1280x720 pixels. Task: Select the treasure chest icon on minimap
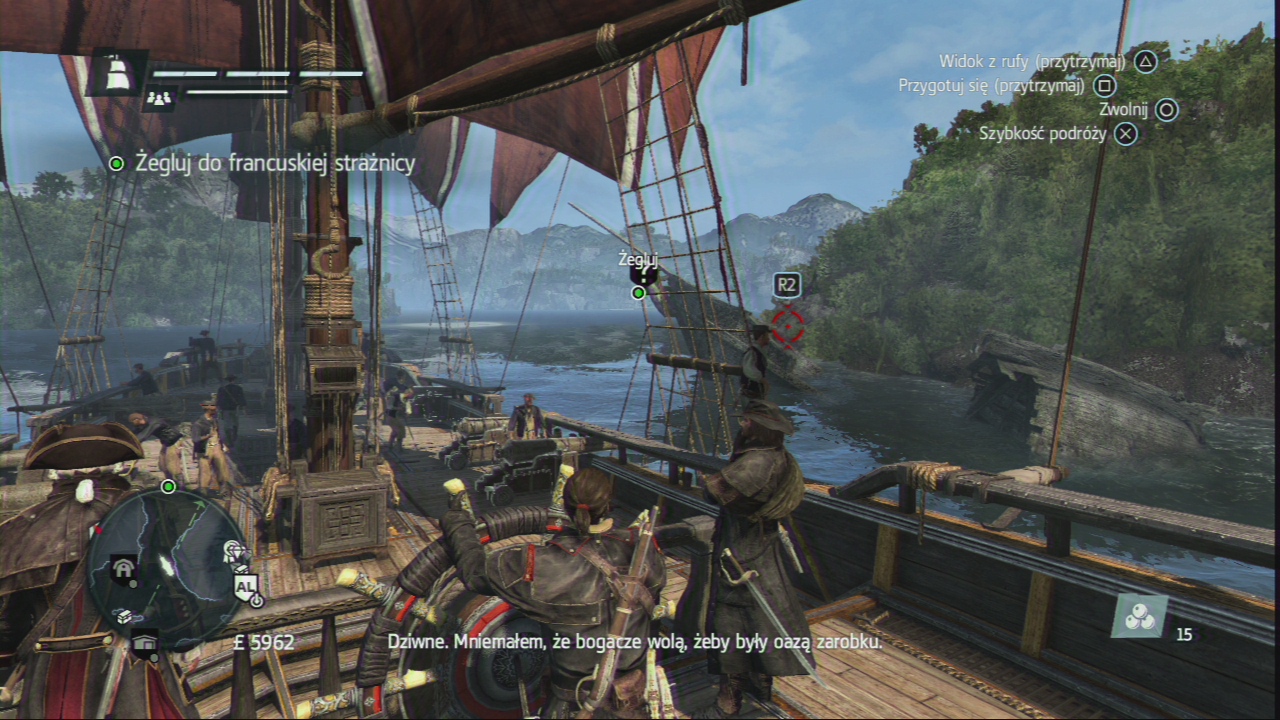[124, 617]
